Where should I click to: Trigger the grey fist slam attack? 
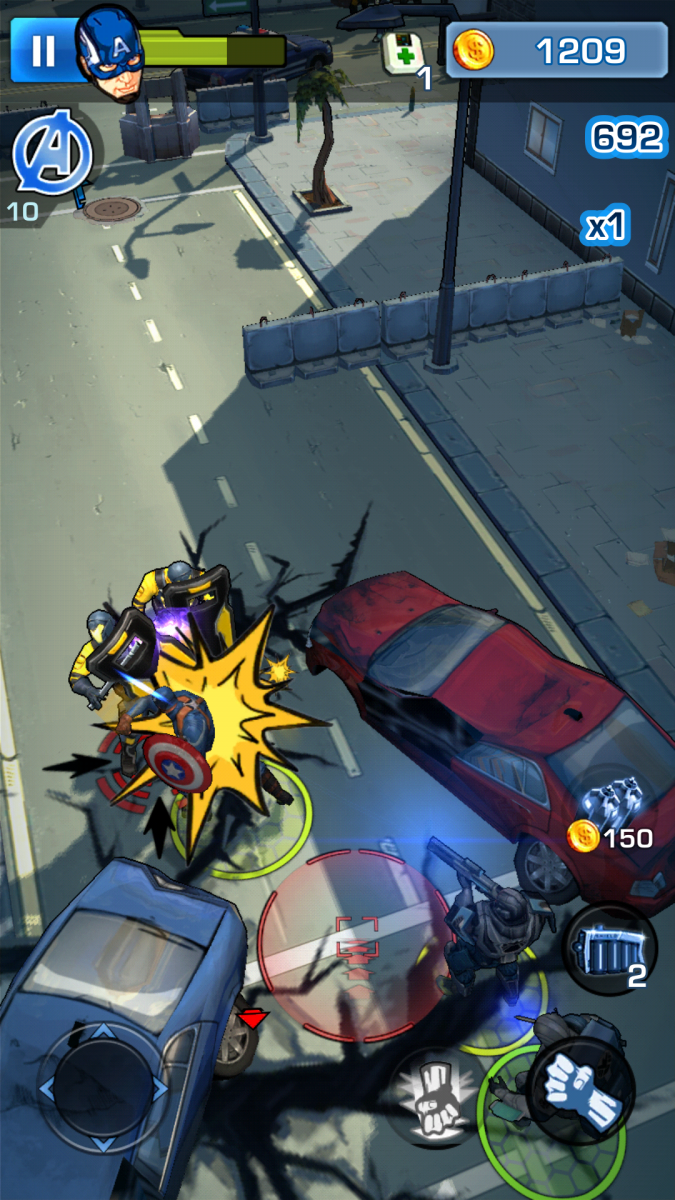(x=434, y=1094)
